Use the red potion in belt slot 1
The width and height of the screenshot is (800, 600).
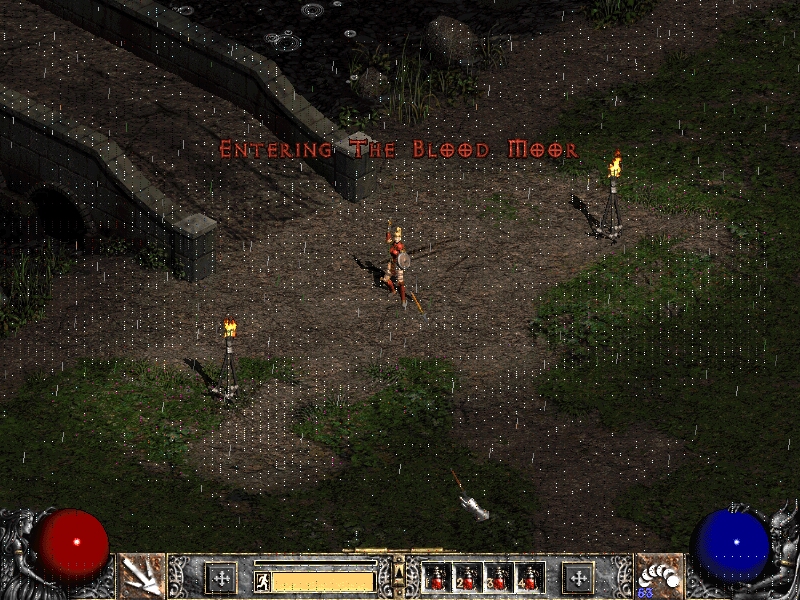[x=437, y=578]
